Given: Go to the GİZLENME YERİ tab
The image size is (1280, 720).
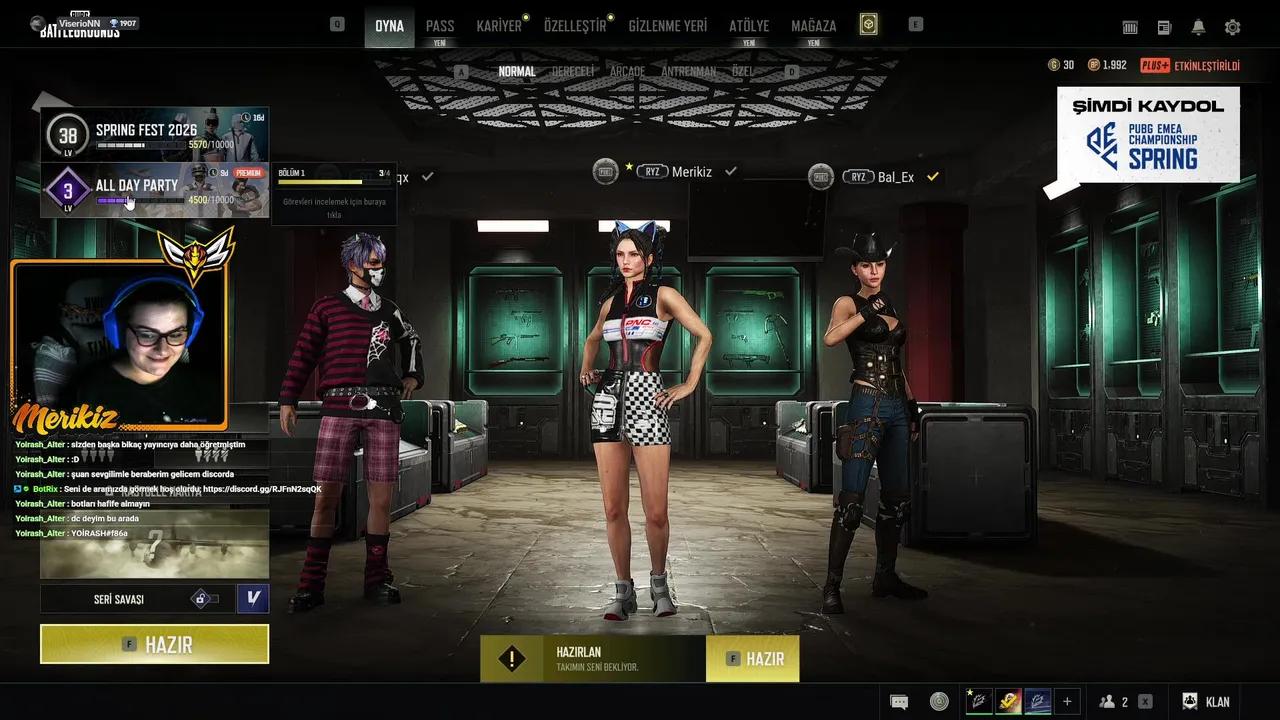Looking at the screenshot, I should 667,26.
